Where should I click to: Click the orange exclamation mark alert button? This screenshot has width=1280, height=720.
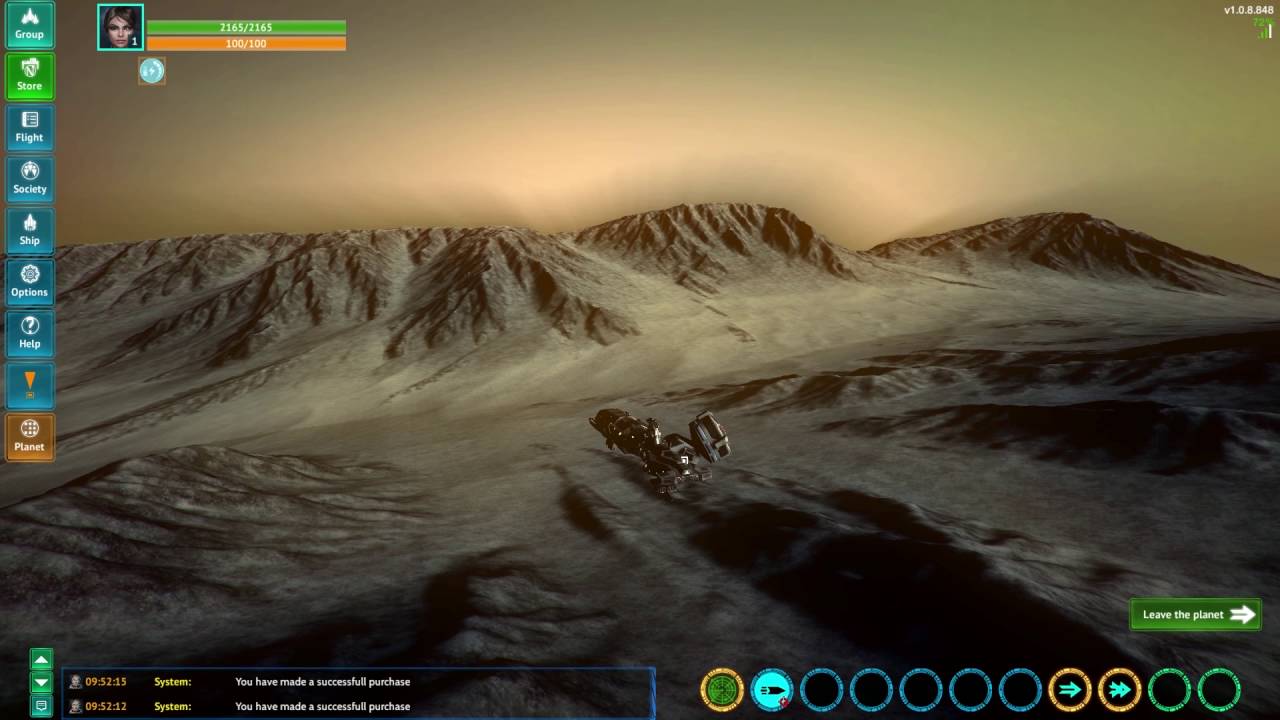coord(29,385)
